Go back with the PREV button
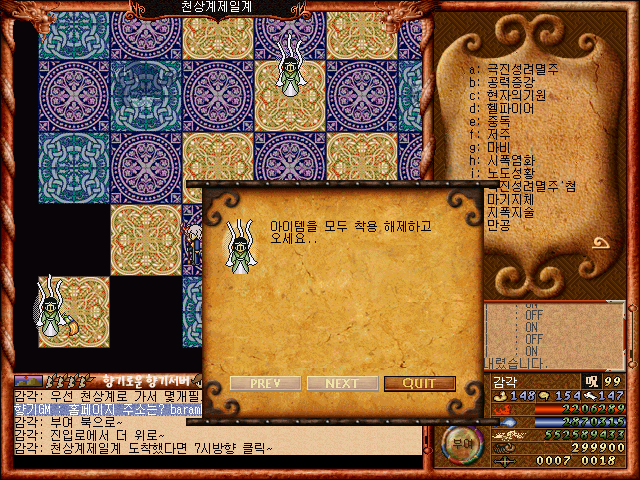The width and height of the screenshot is (640, 480). click(x=265, y=384)
